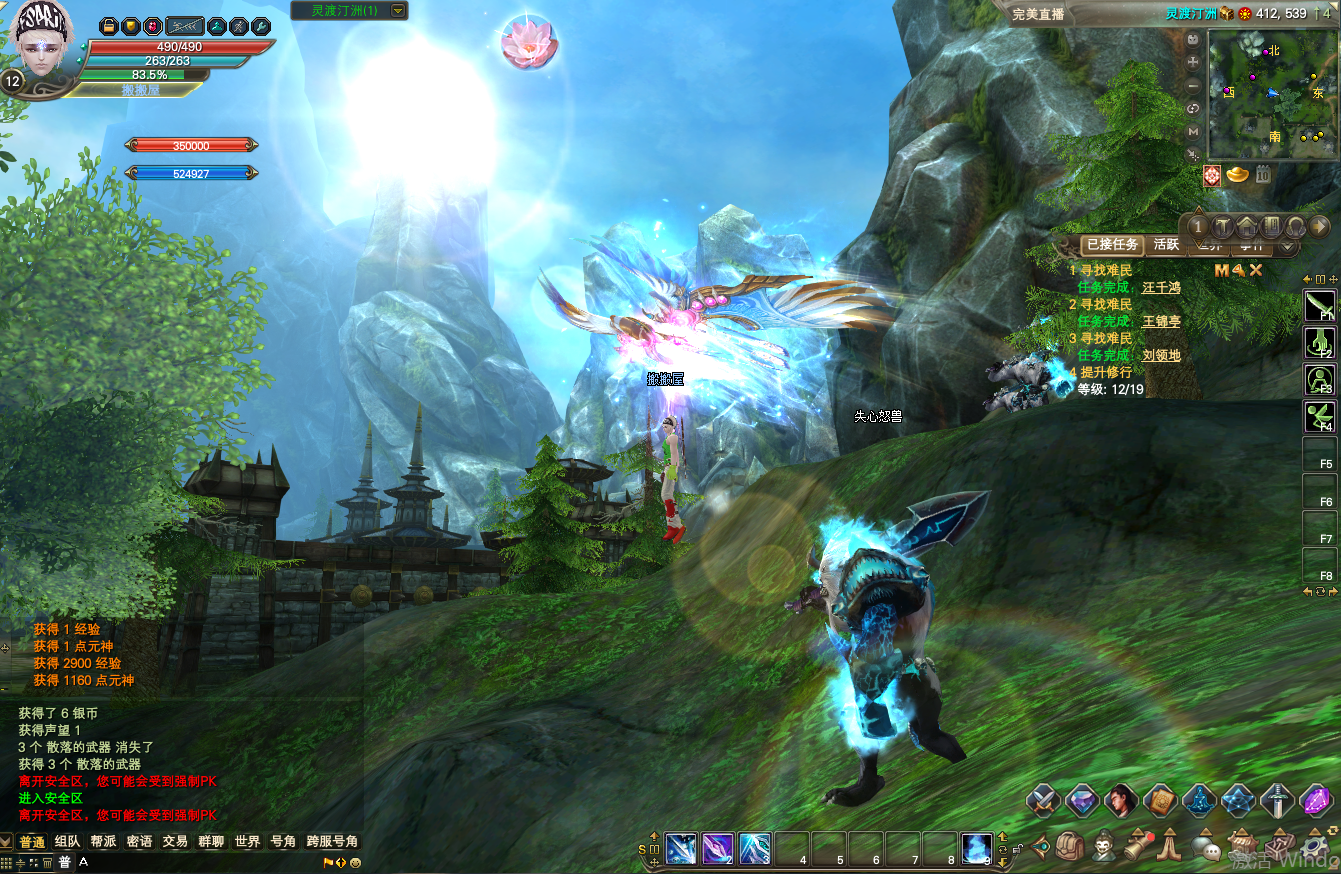Use the blue flame skill in slot 9
1341x874 pixels.
coord(977,848)
